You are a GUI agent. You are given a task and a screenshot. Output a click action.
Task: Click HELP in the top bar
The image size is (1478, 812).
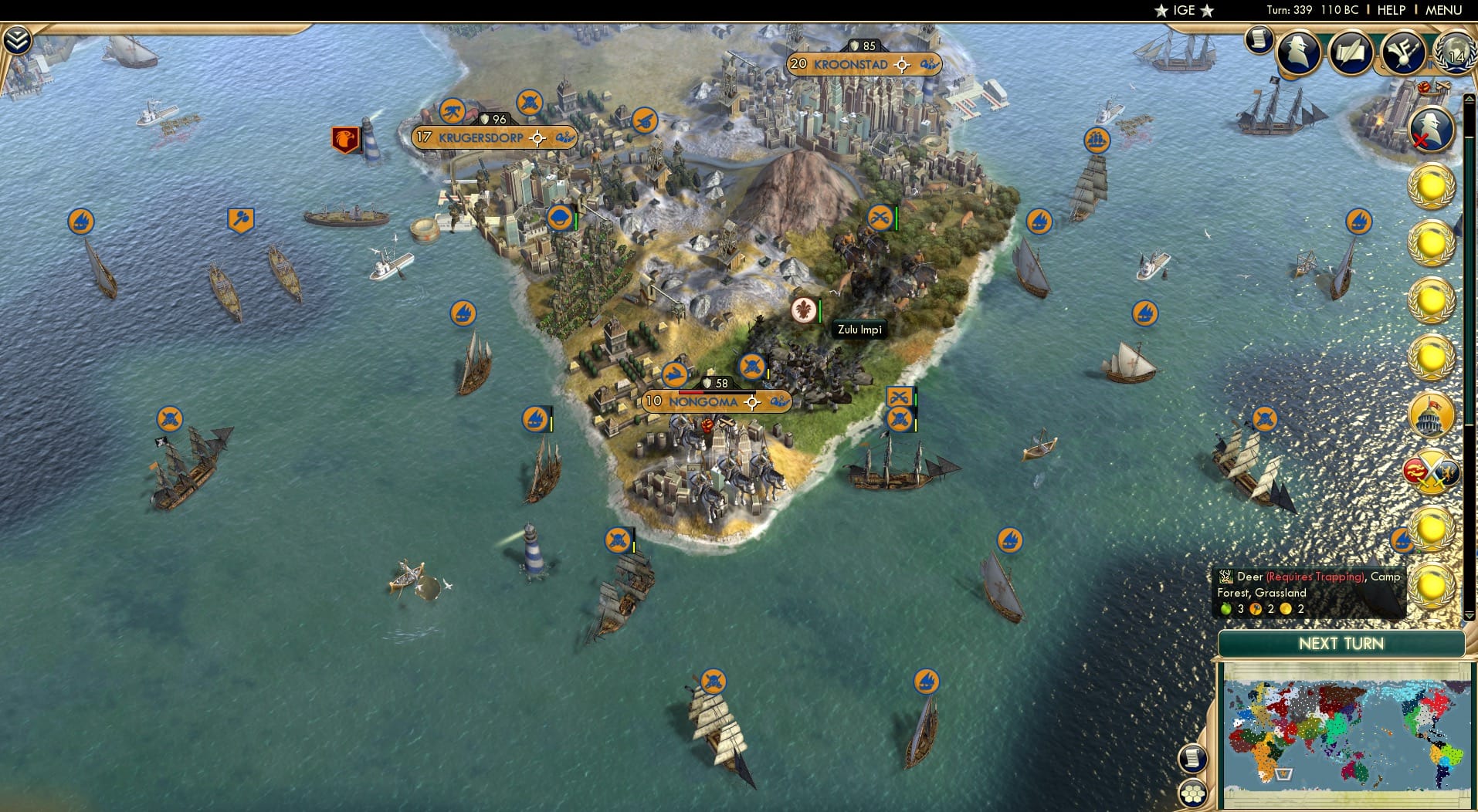[x=1390, y=10]
